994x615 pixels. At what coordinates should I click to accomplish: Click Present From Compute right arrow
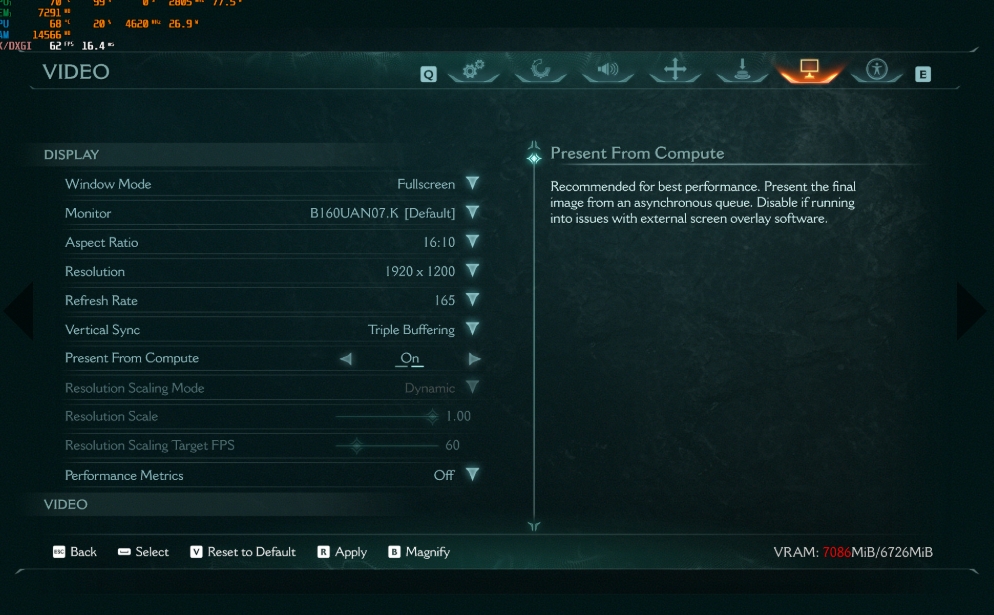pos(474,359)
